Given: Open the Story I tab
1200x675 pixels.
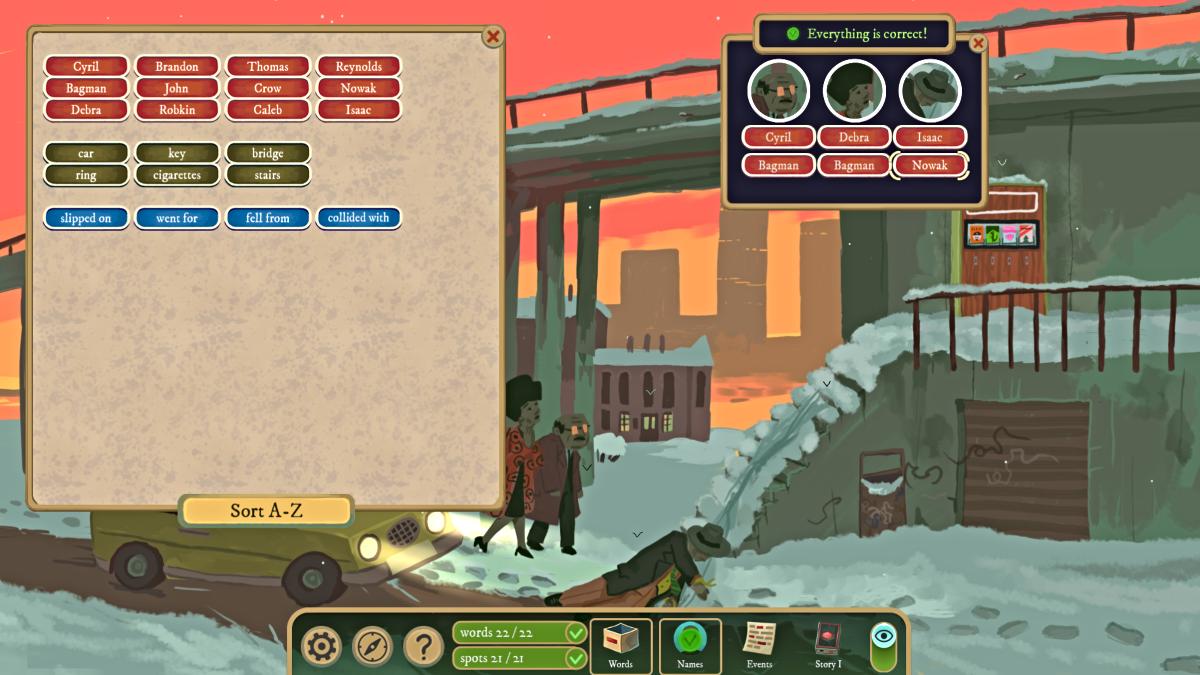Looking at the screenshot, I should 828,645.
